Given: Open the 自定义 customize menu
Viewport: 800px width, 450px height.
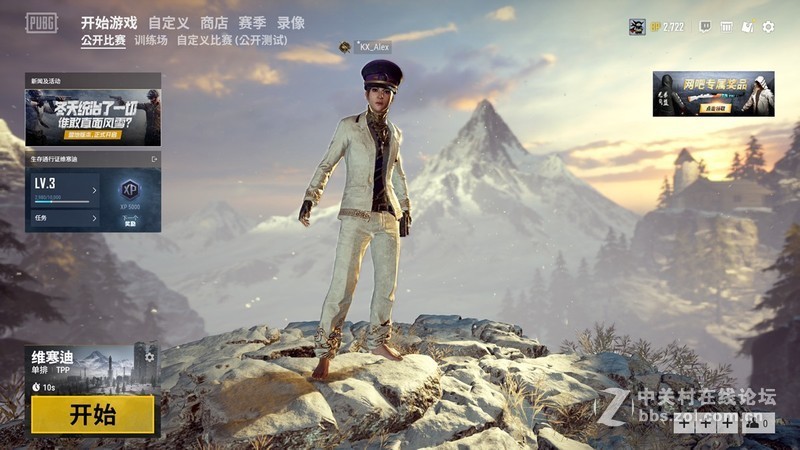Looking at the screenshot, I should pos(169,22).
